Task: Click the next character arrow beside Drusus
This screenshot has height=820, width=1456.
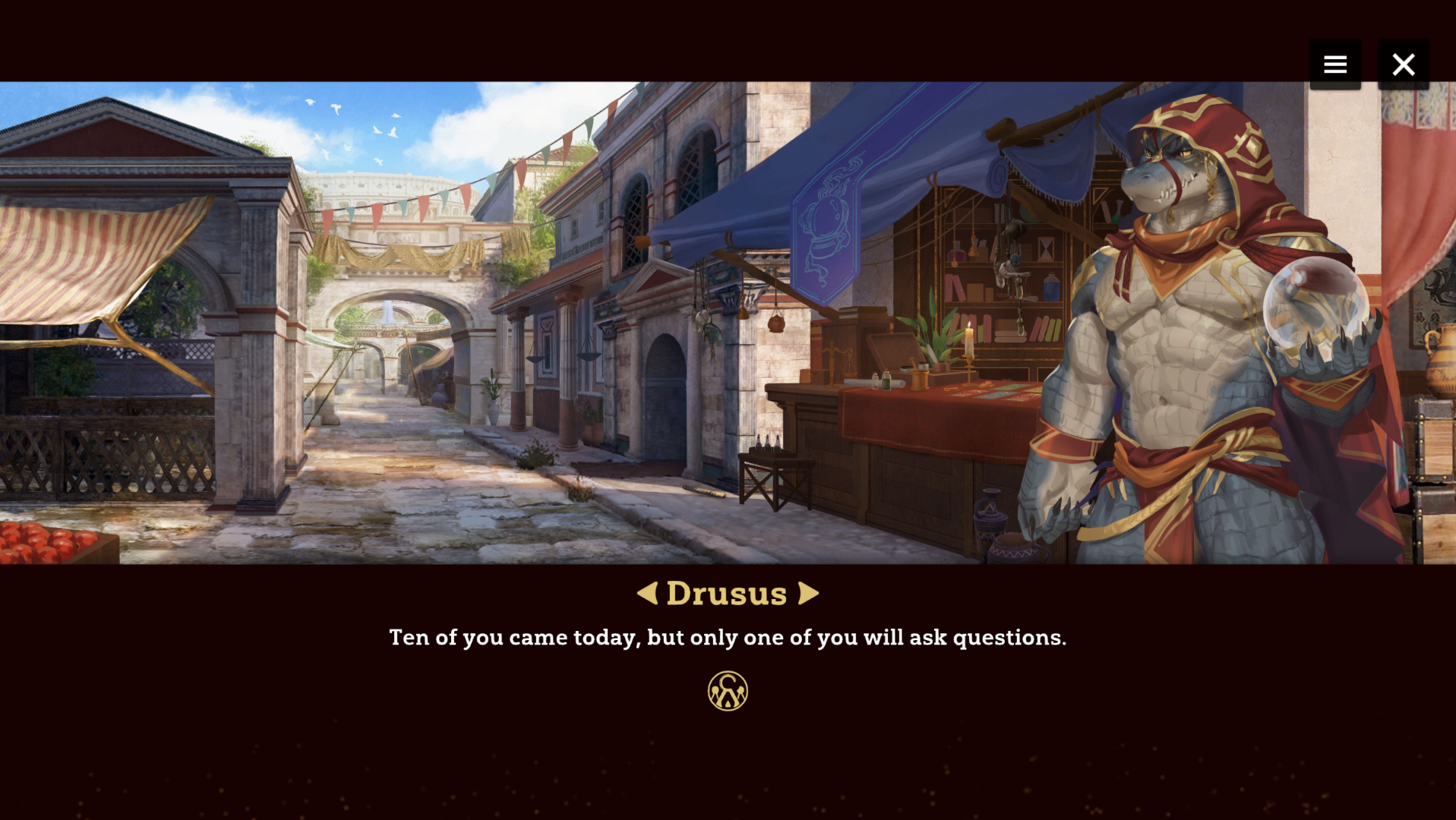Action: [x=807, y=593]
